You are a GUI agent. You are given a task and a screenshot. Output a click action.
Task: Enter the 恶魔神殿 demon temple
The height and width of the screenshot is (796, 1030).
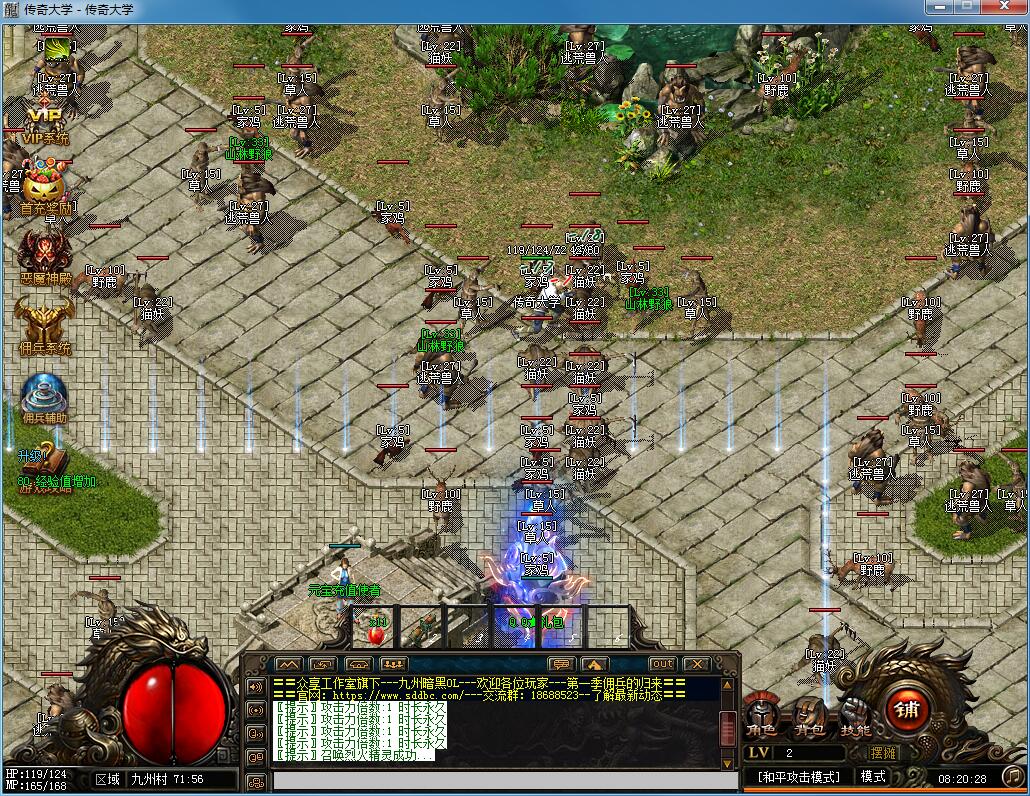[x=44, y=255]
